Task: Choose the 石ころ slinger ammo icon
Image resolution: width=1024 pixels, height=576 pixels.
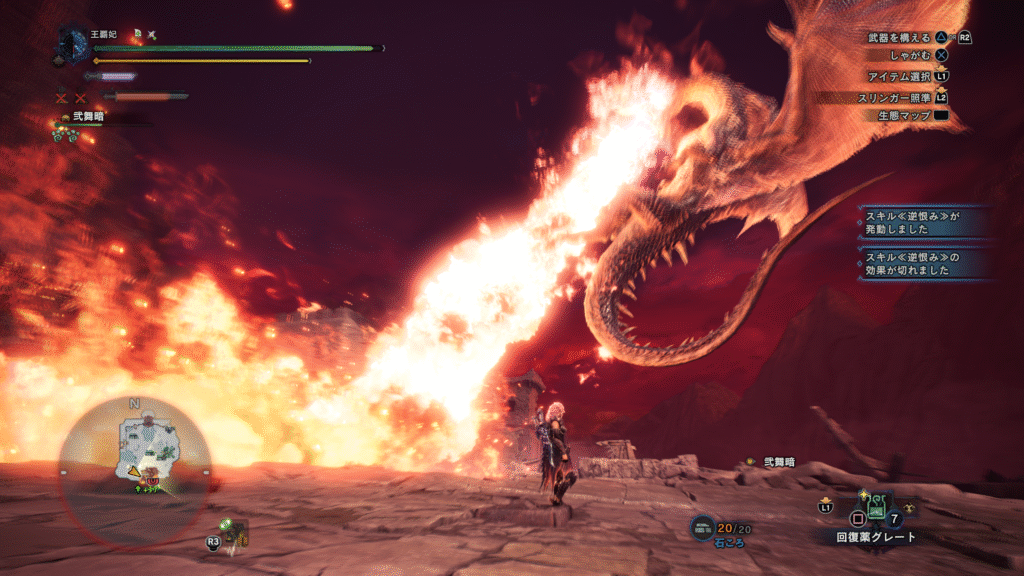Action: click(x=705, y=527)
